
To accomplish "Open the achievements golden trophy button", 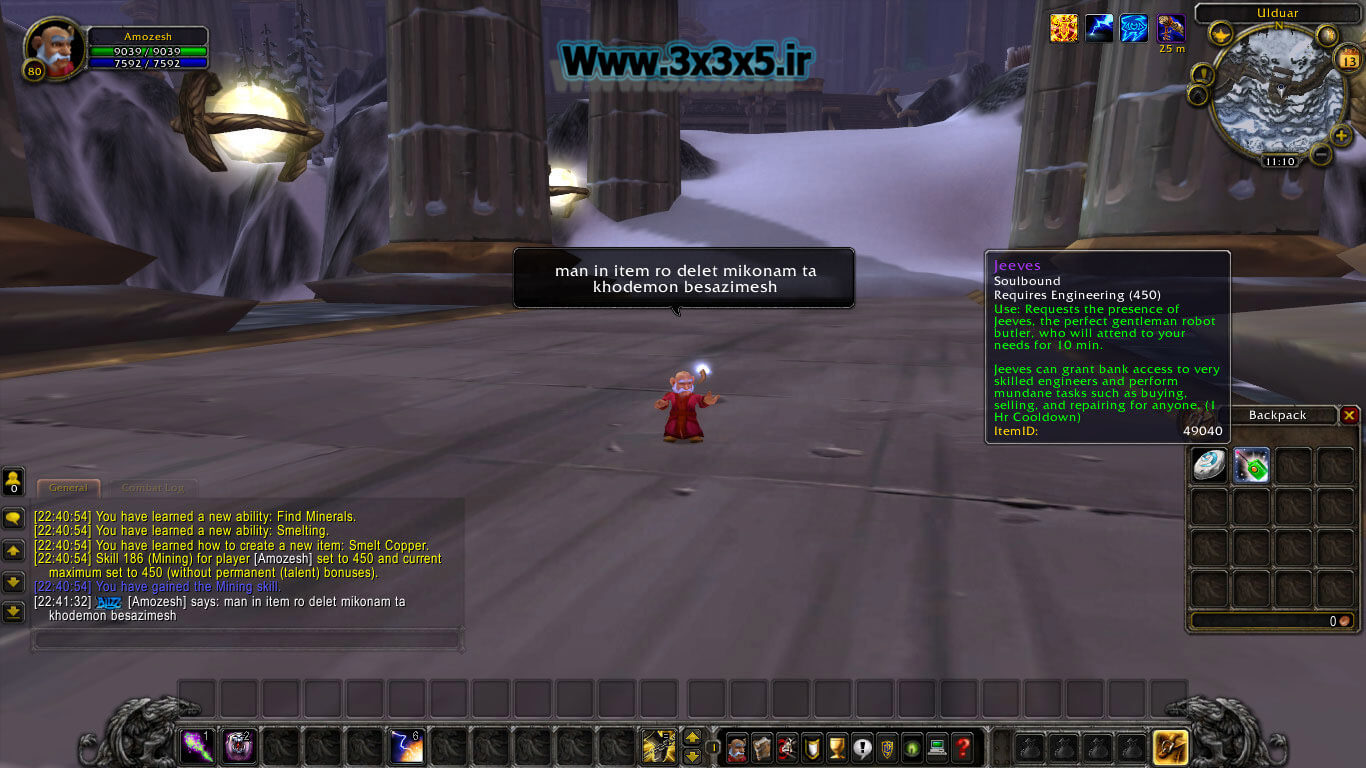I will (x=837, y=747).
